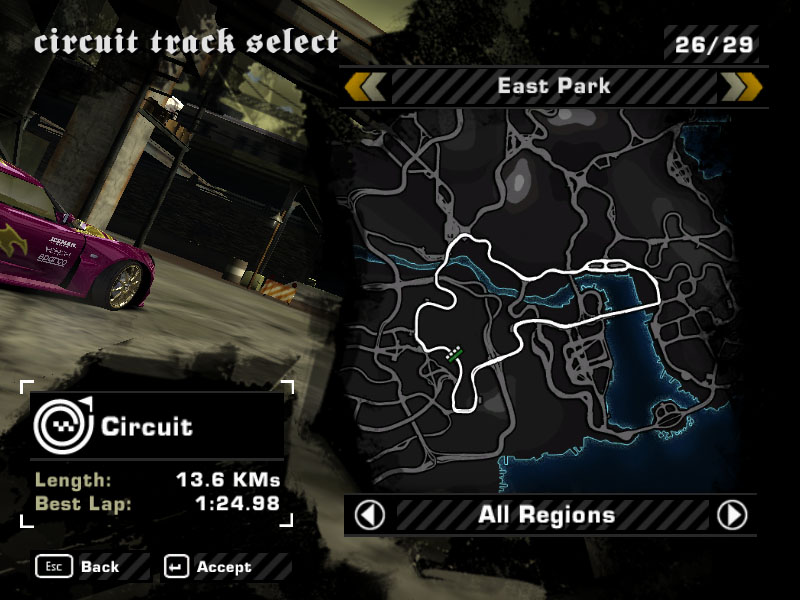Go back from circuit track select

coord(78,567)
